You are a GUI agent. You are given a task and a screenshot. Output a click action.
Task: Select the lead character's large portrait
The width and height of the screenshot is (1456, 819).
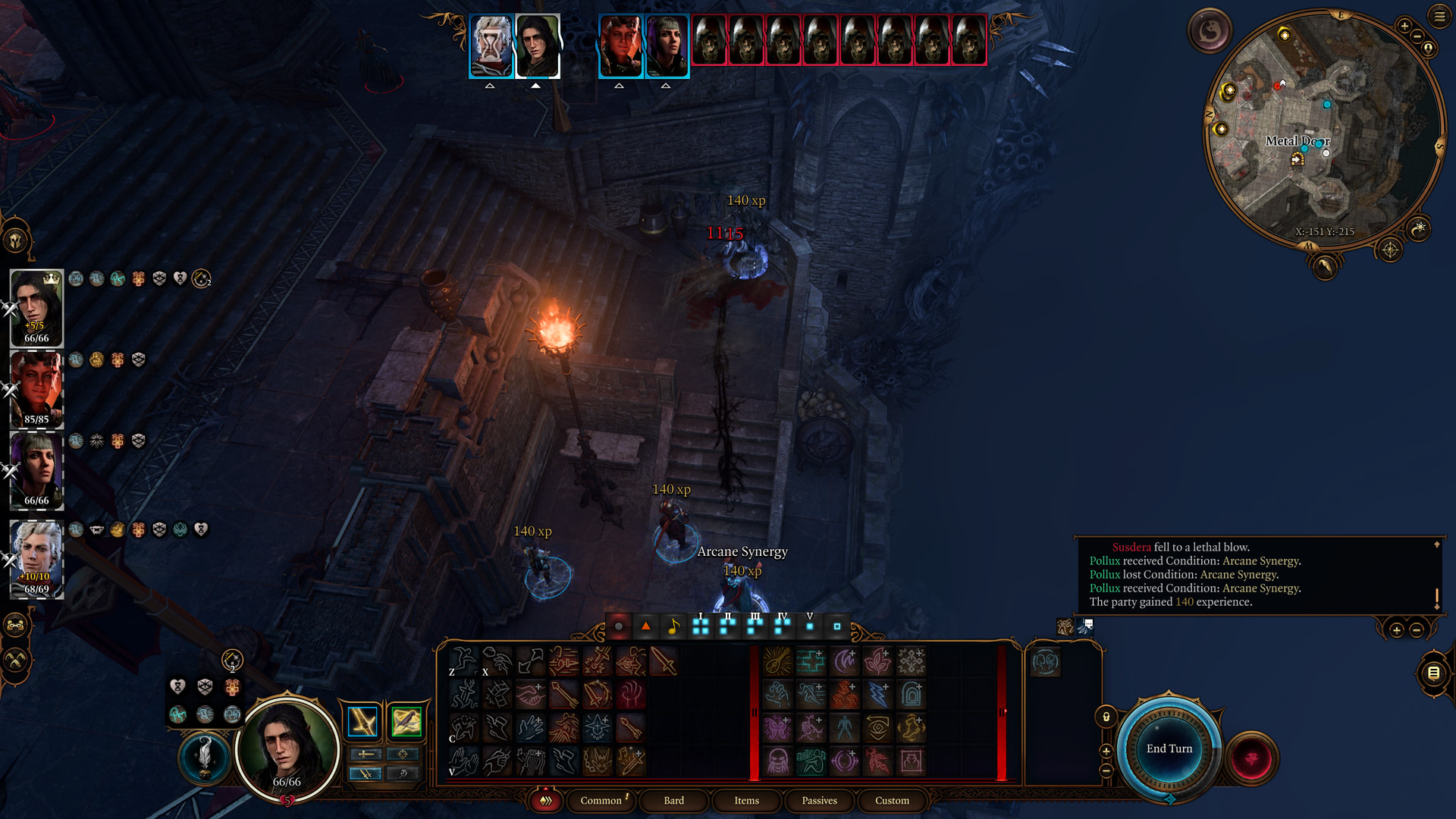coord(287,747)
